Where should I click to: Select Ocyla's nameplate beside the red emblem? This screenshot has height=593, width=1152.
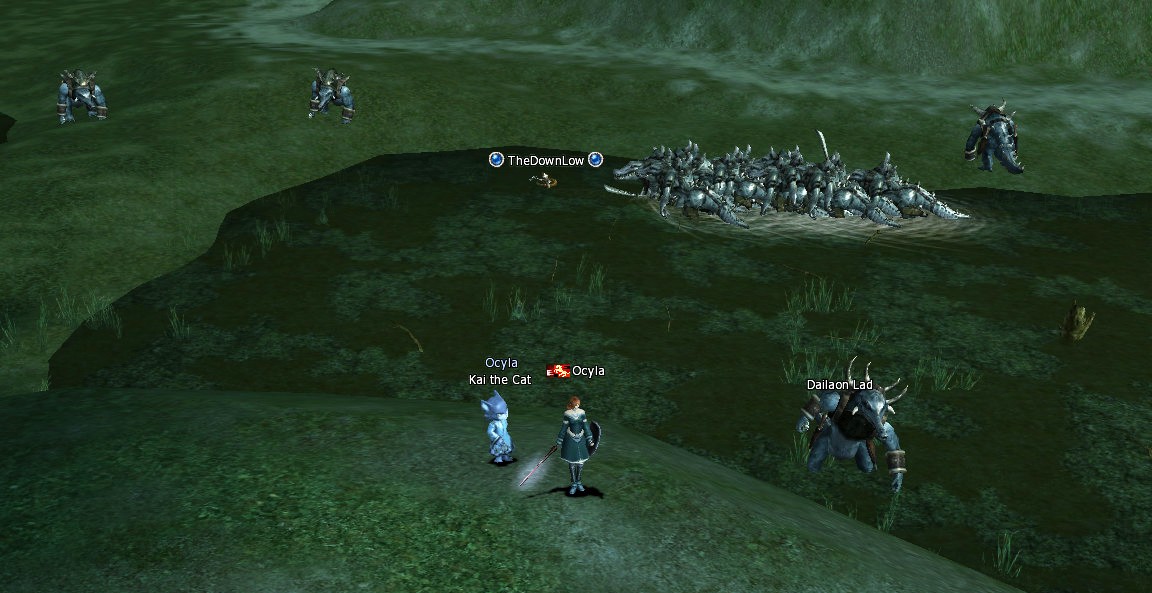pyautogui.click(x=588, y=372)
